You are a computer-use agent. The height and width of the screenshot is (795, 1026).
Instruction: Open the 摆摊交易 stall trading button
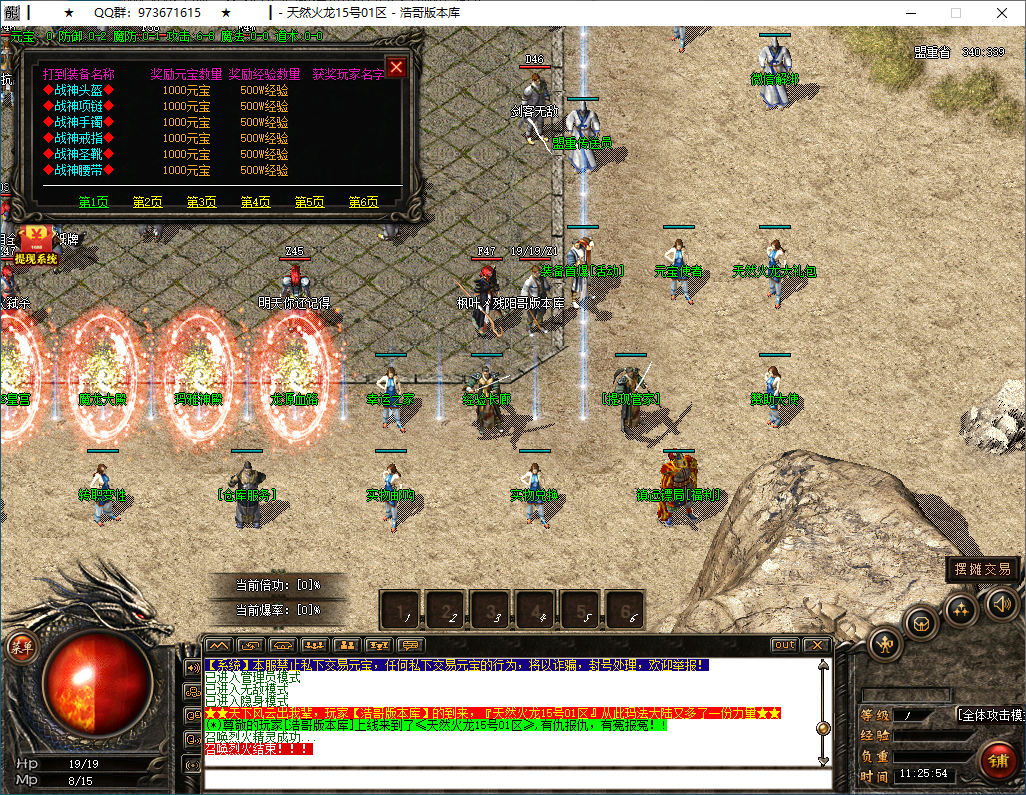coord(982,569)
